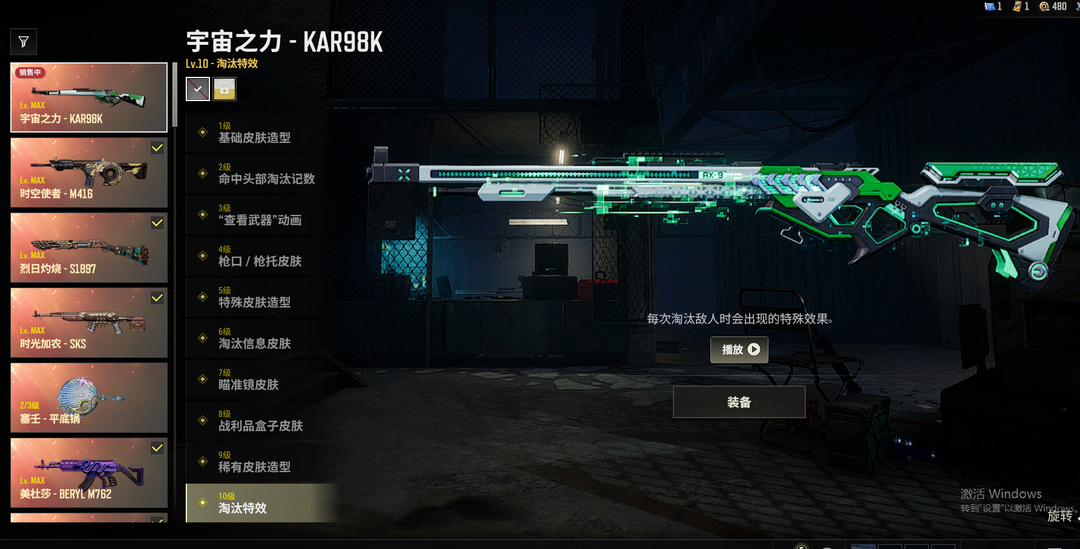Select the 美杜莎 - BERYL M762 skin
The width and height of the screenshot is (1080, 549).
[x=89, y=472]
